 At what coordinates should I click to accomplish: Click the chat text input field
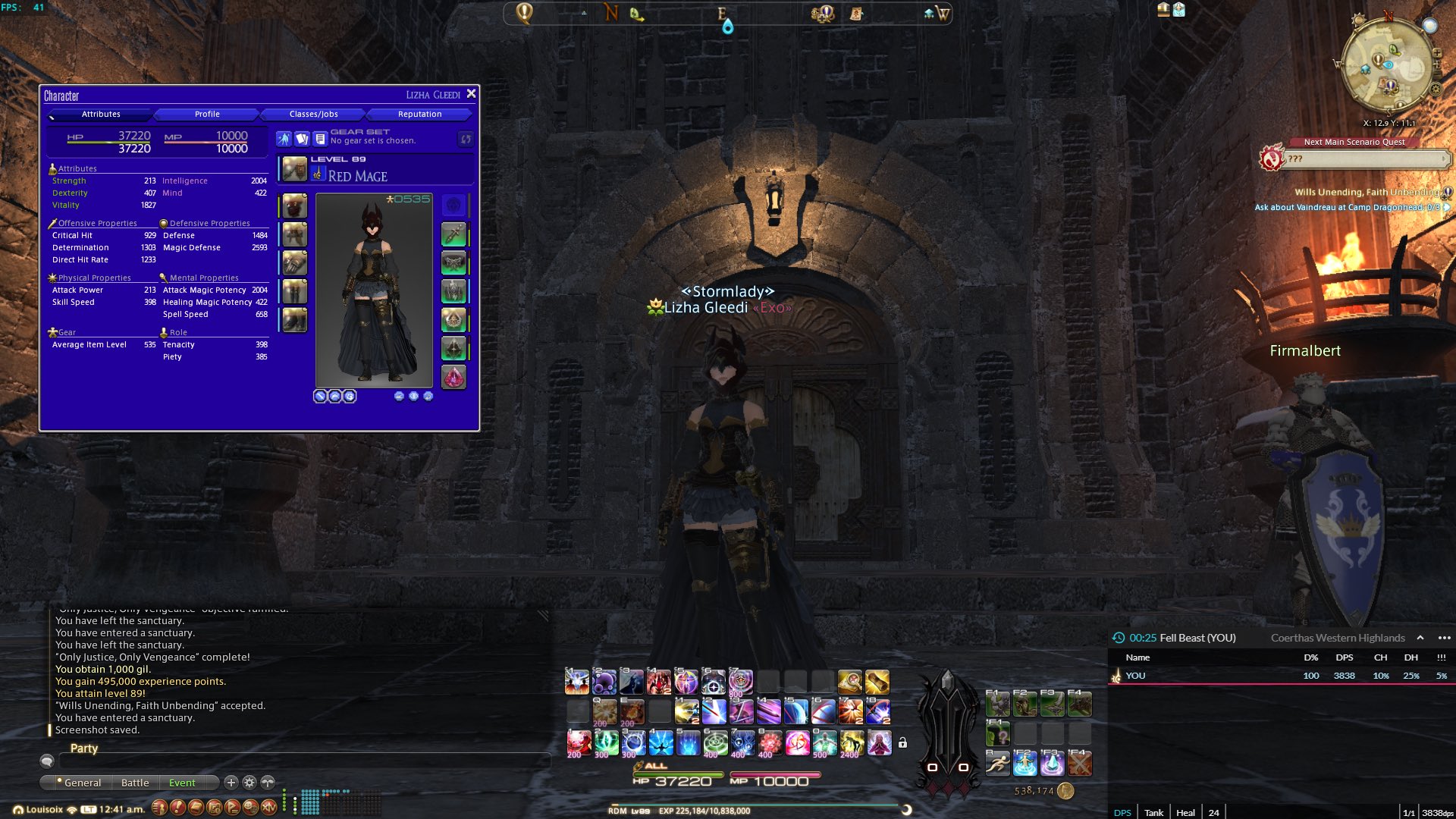(x=303, y=760)
